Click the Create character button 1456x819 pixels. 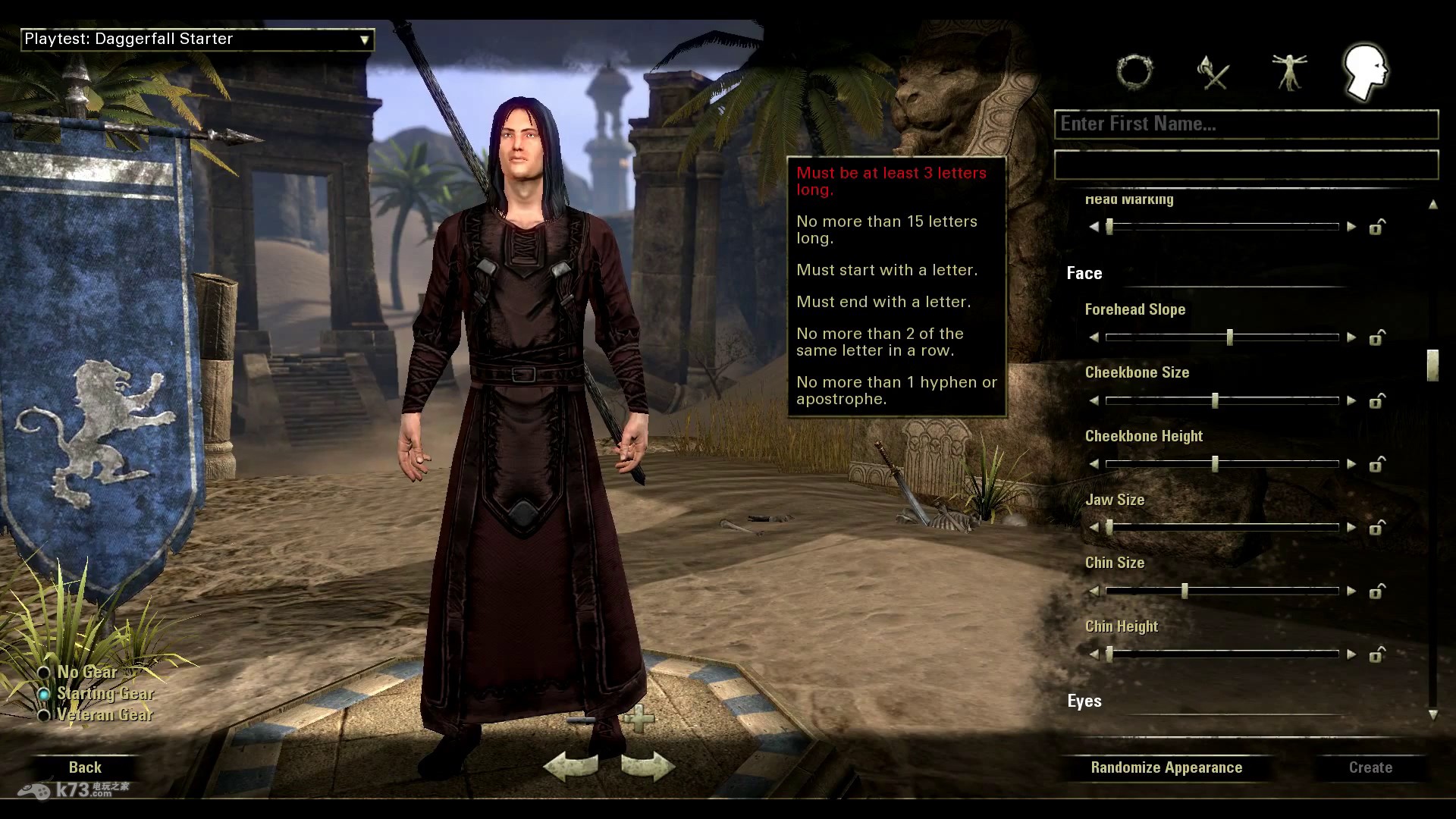click(x=1370, y=767)
